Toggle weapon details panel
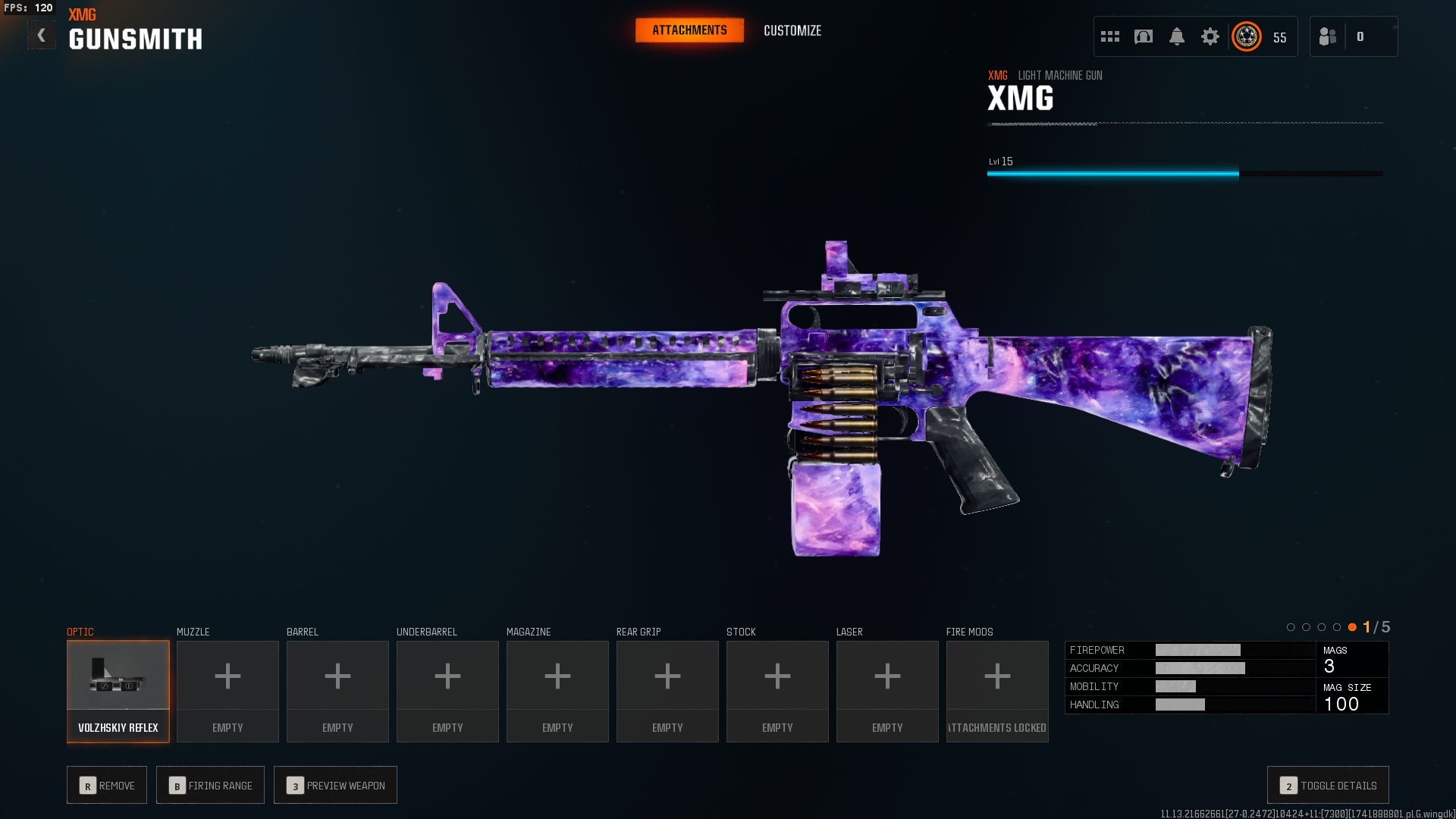This screenshot has height=819, width=1456. [1328, 785]
